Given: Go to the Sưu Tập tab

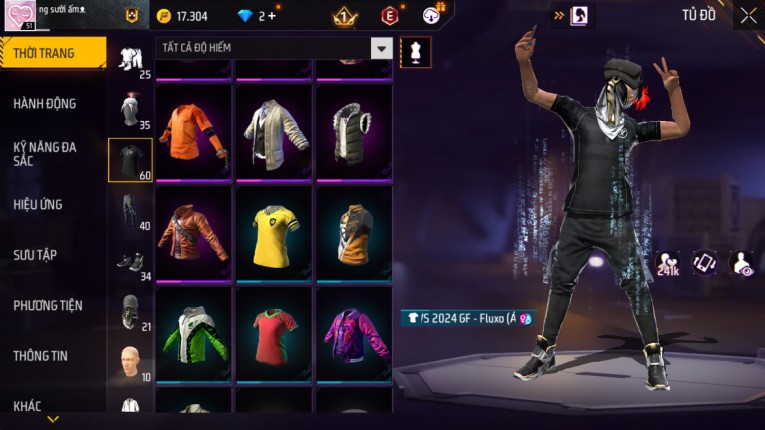Looking at the screenshot, I should (35, 255).
